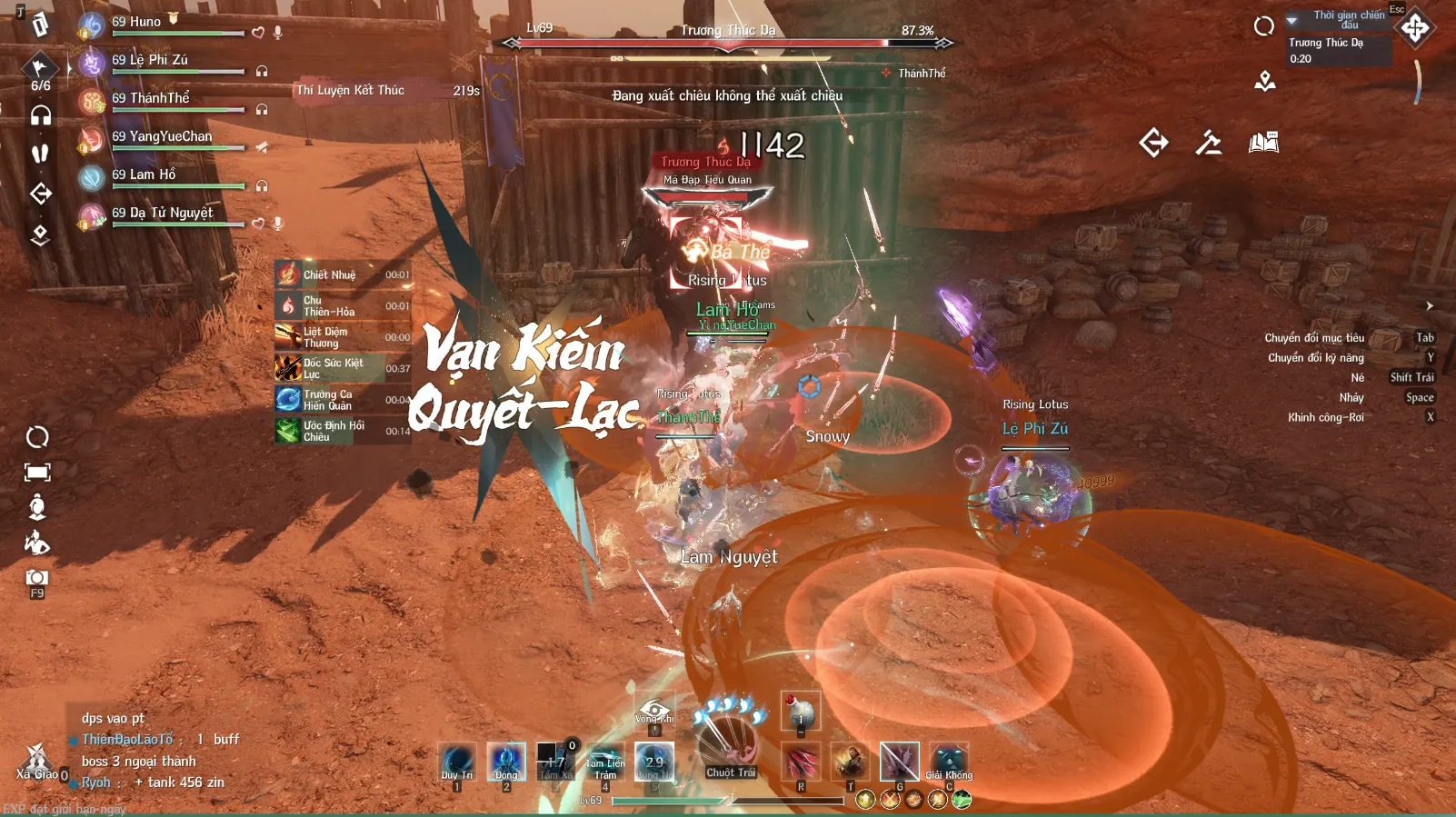Activate the Tam Liên Trảm skill

coord(604,762)
